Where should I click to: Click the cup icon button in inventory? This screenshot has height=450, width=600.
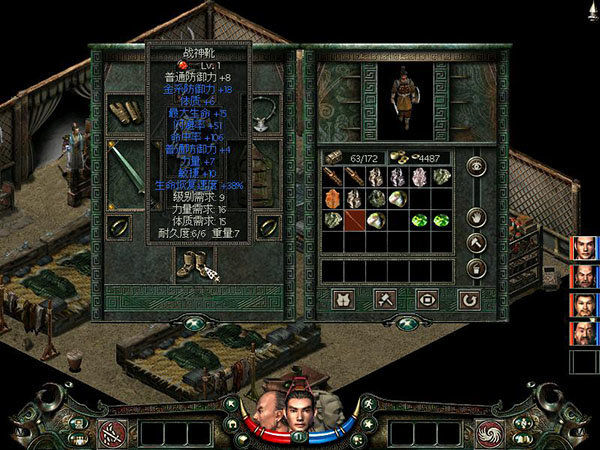476,268
